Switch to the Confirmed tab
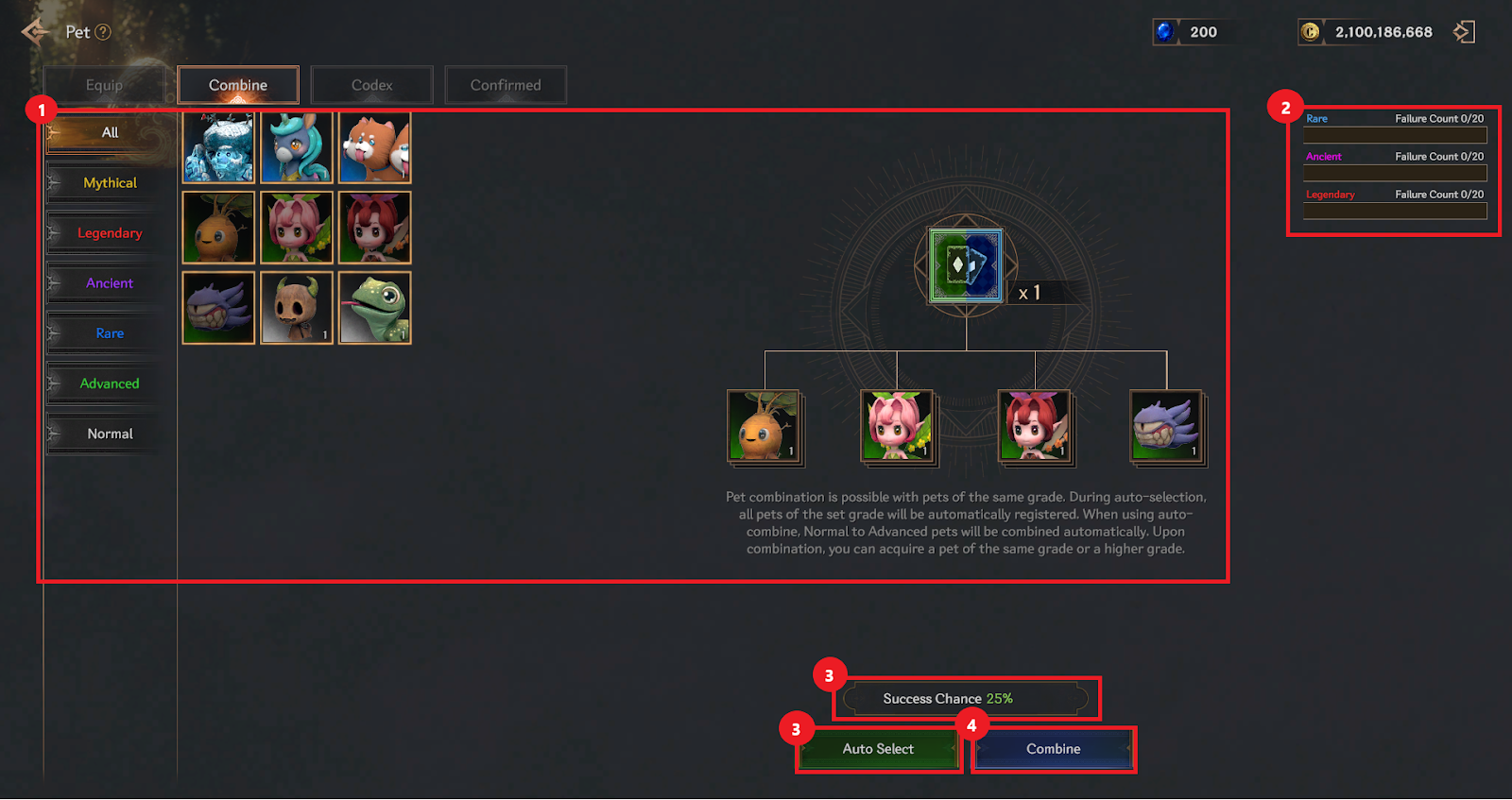Viewport: 1512px width, 800px height. pyautogui.click(x=506, y=85)
